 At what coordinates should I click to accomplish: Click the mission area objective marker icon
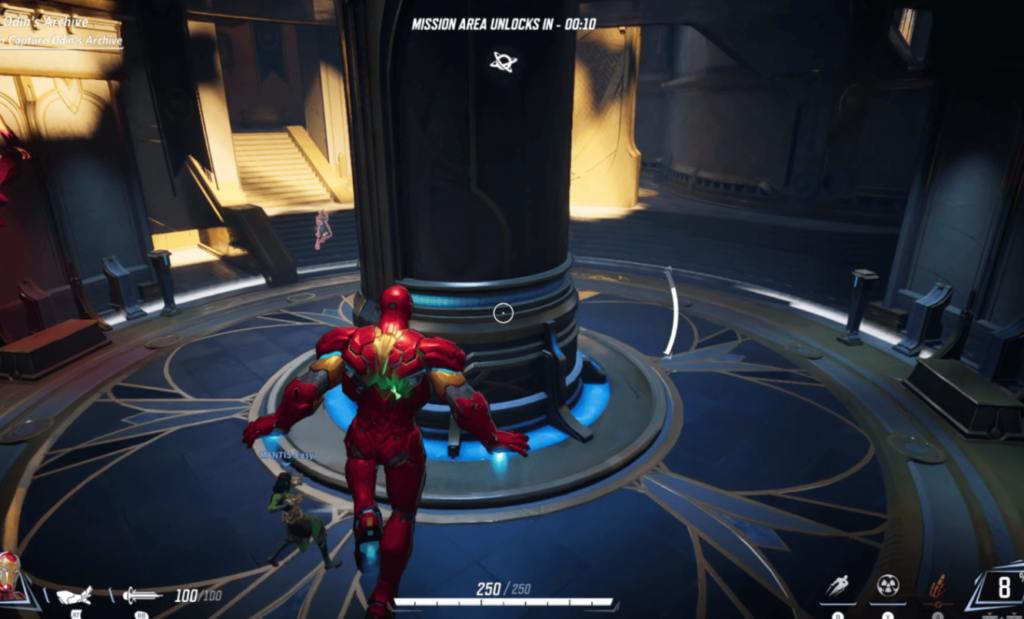tap(503, 62)
